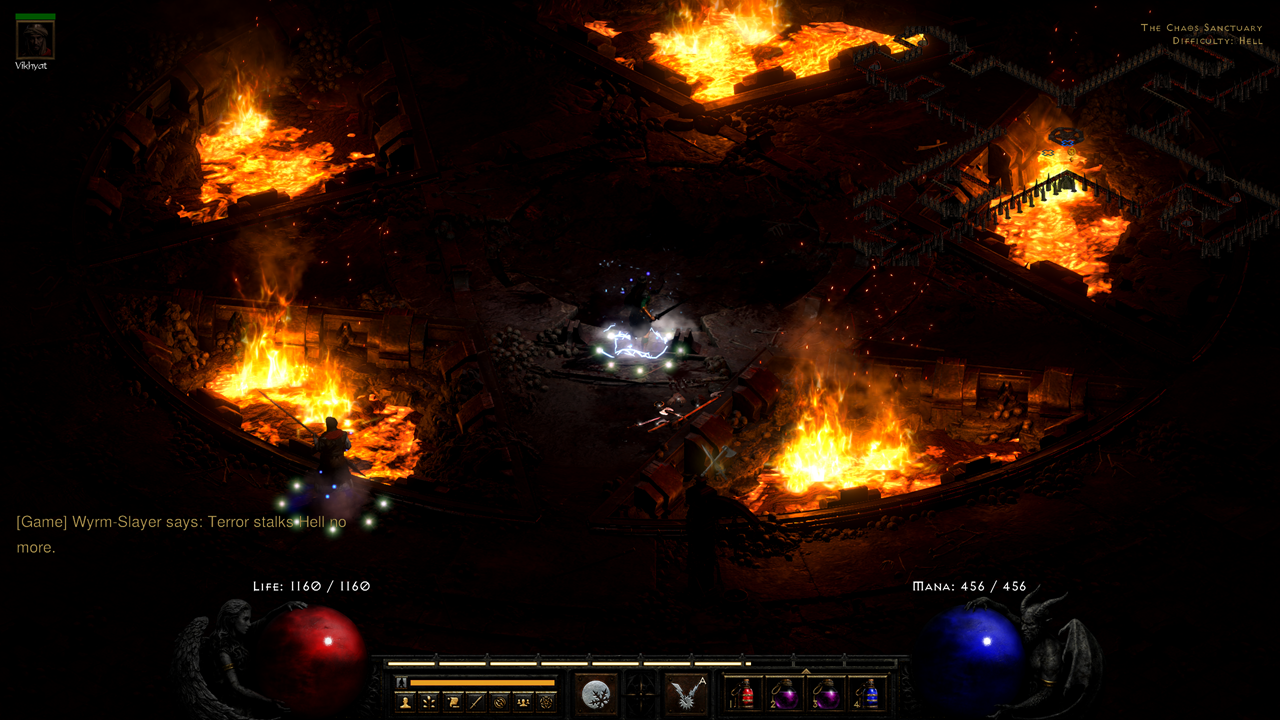Click the diamond emblem between the skill slots

[639, 693]
